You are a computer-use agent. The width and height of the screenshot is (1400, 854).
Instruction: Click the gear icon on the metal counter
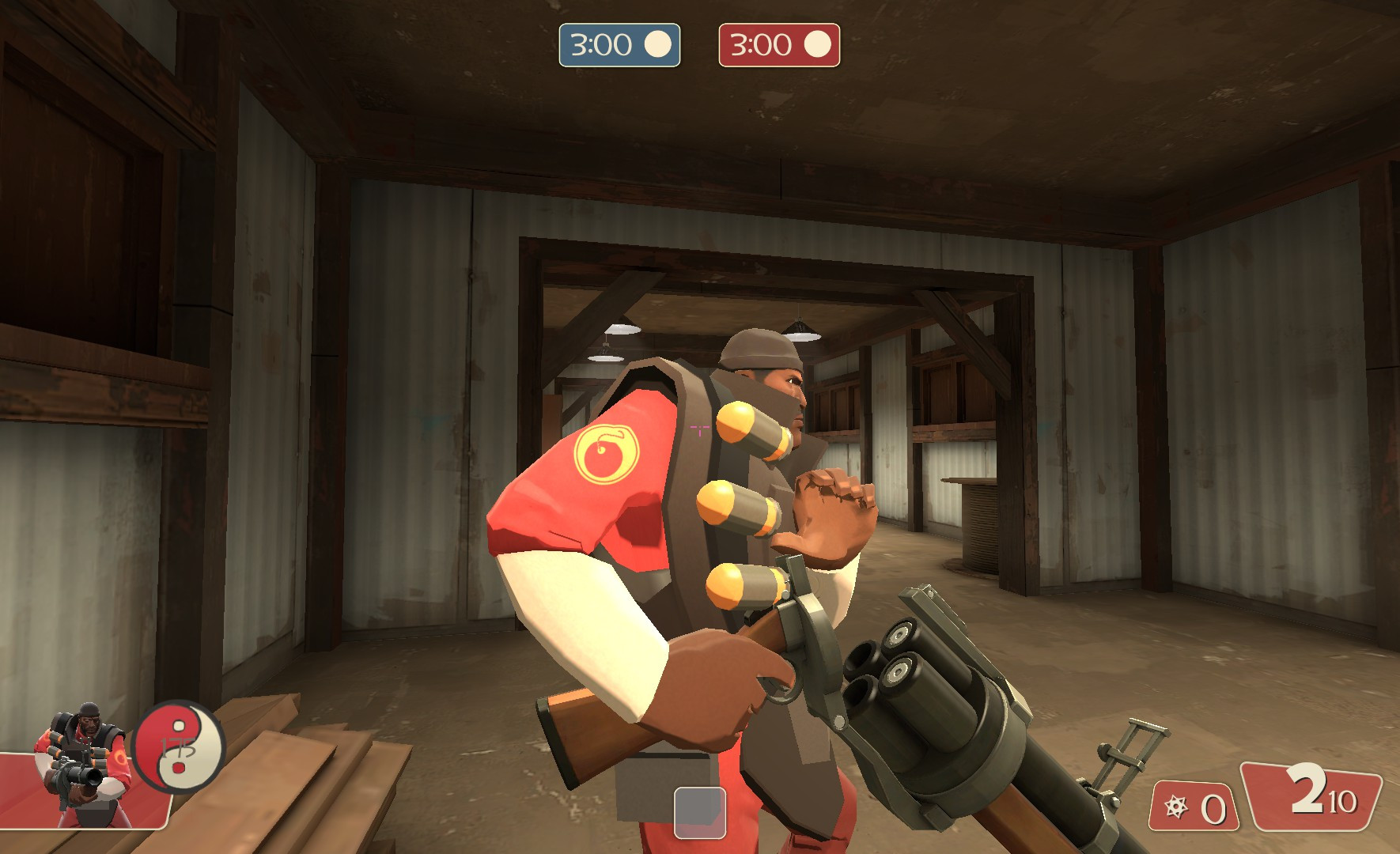click(1176, 808)
